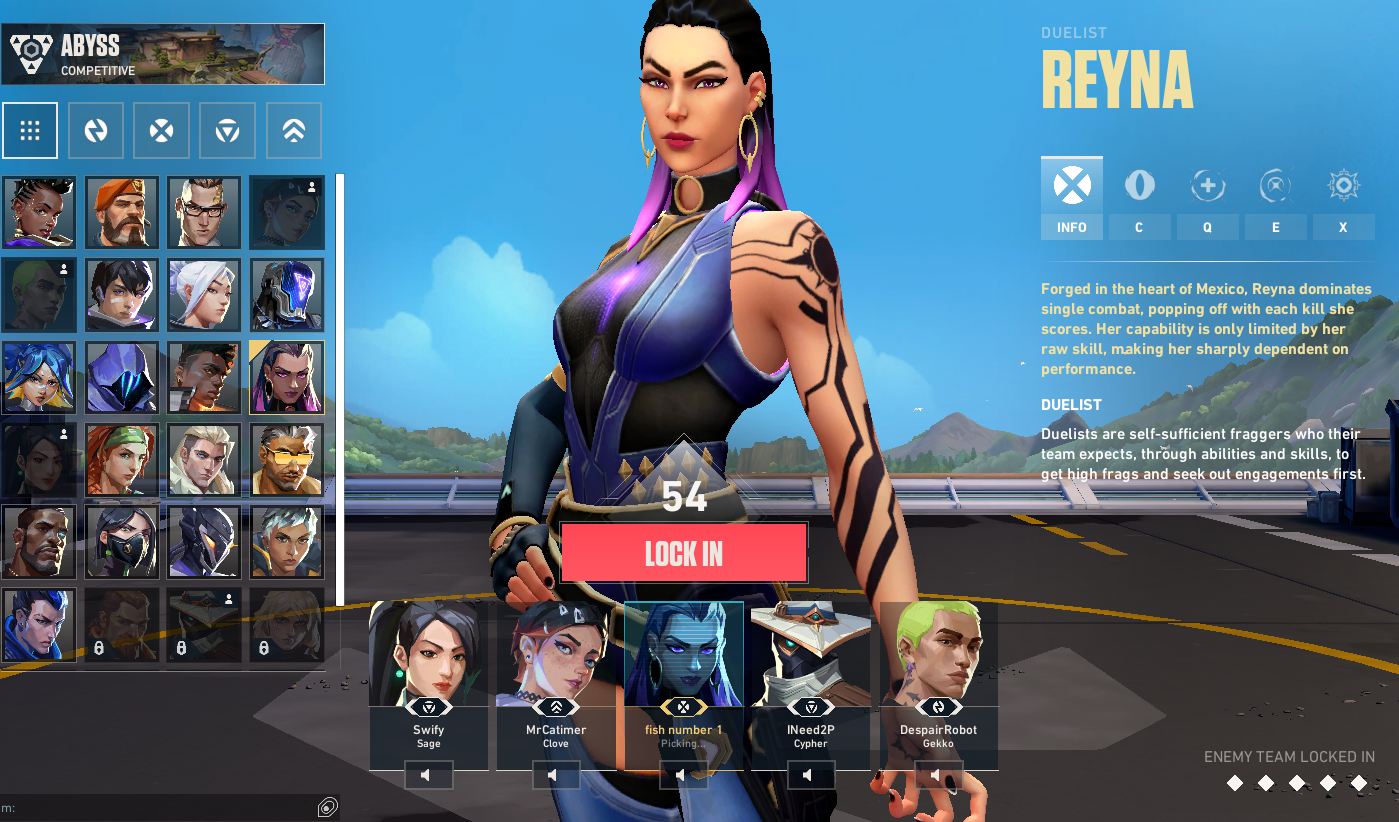Pick the Neon agent portrait
The height and width of the screenshot is (822, 1399).
pos(39,377)
